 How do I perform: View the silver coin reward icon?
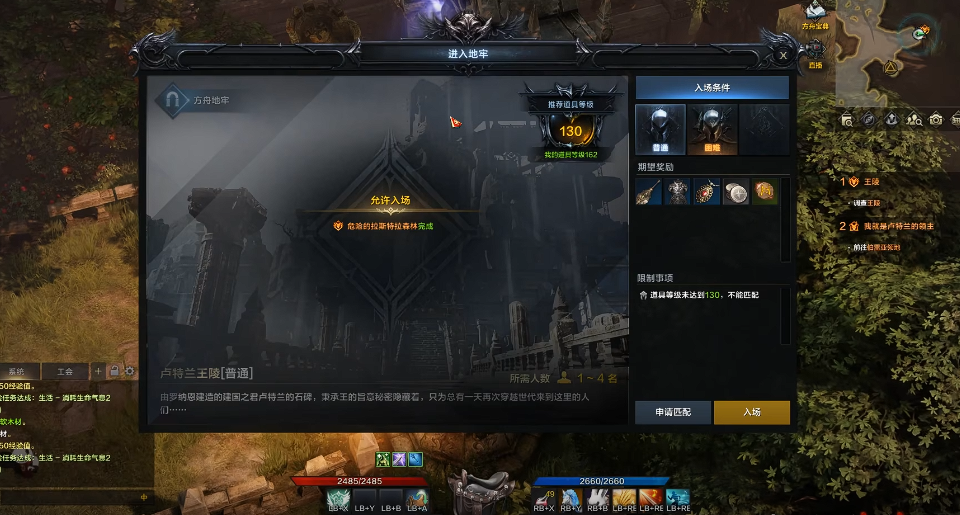tap(736, 192)
